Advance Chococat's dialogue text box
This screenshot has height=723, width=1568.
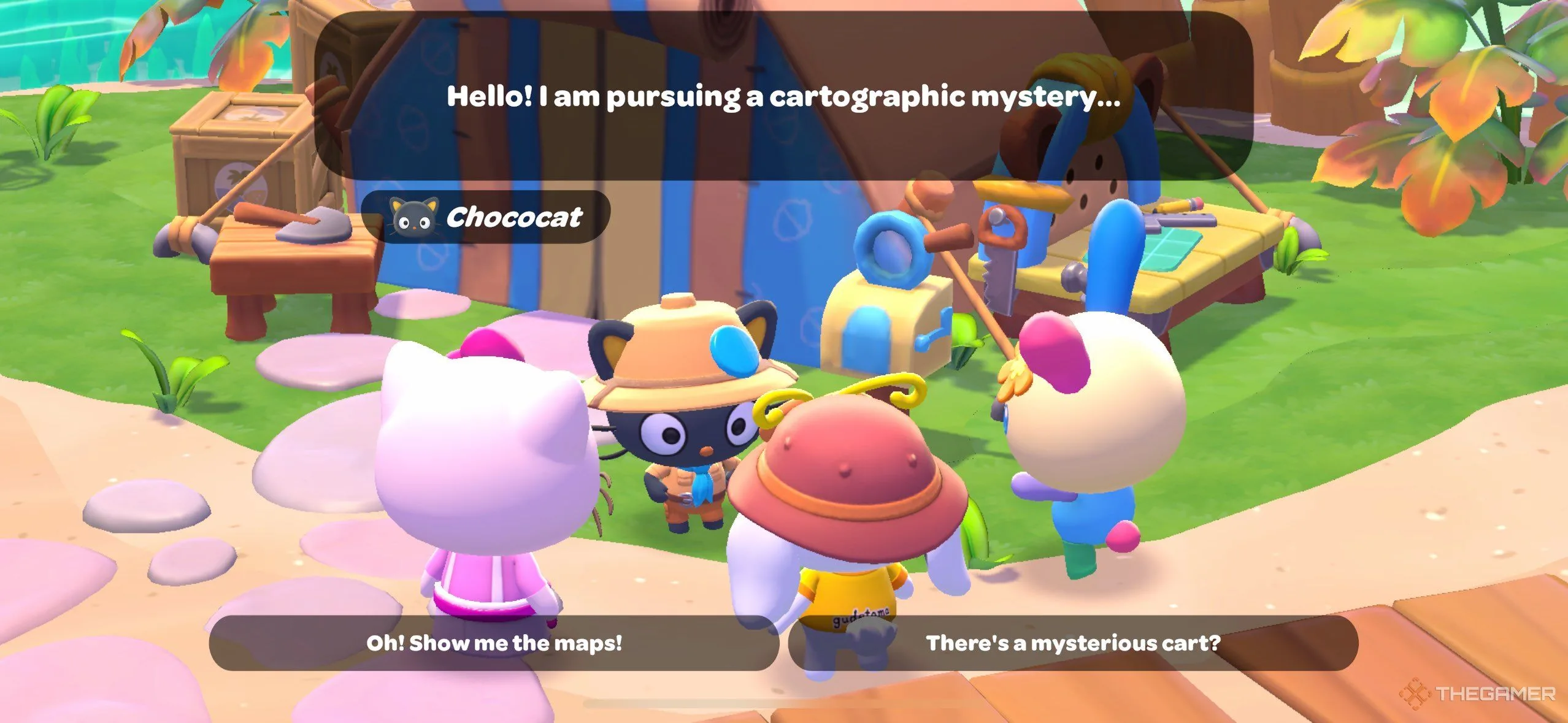click(783, 96)
